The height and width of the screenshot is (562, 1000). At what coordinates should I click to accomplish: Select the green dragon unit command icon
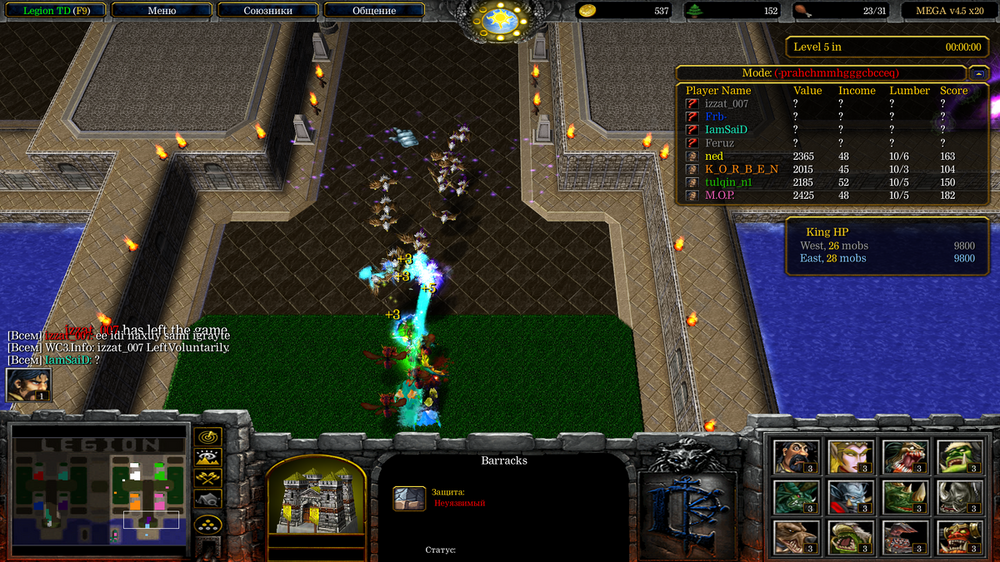point(795,496)
